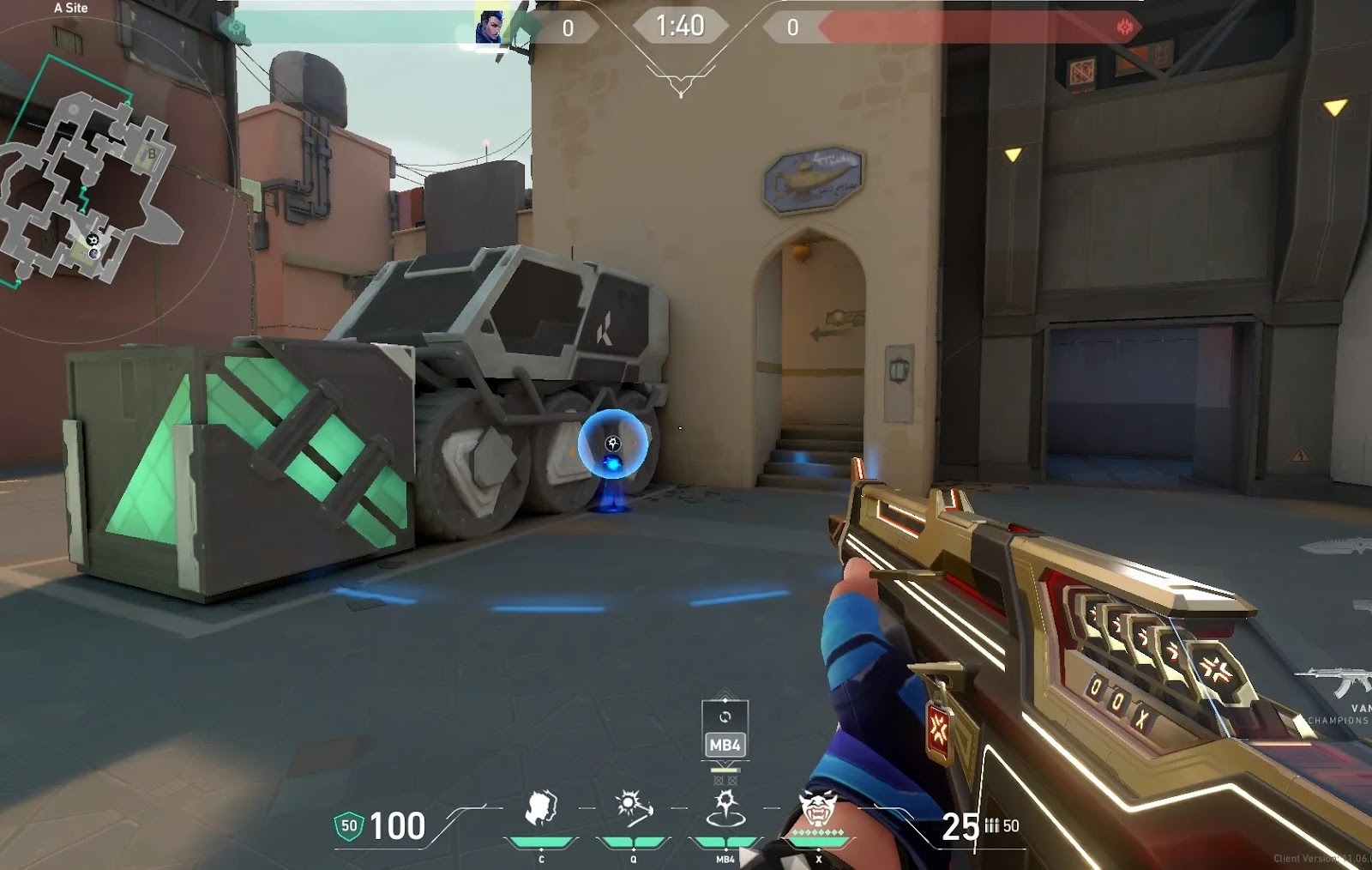Trigger the Dimensional Drift mask ultimate icon
This screenshot has height=870, width=1372.
click(817, 809)
